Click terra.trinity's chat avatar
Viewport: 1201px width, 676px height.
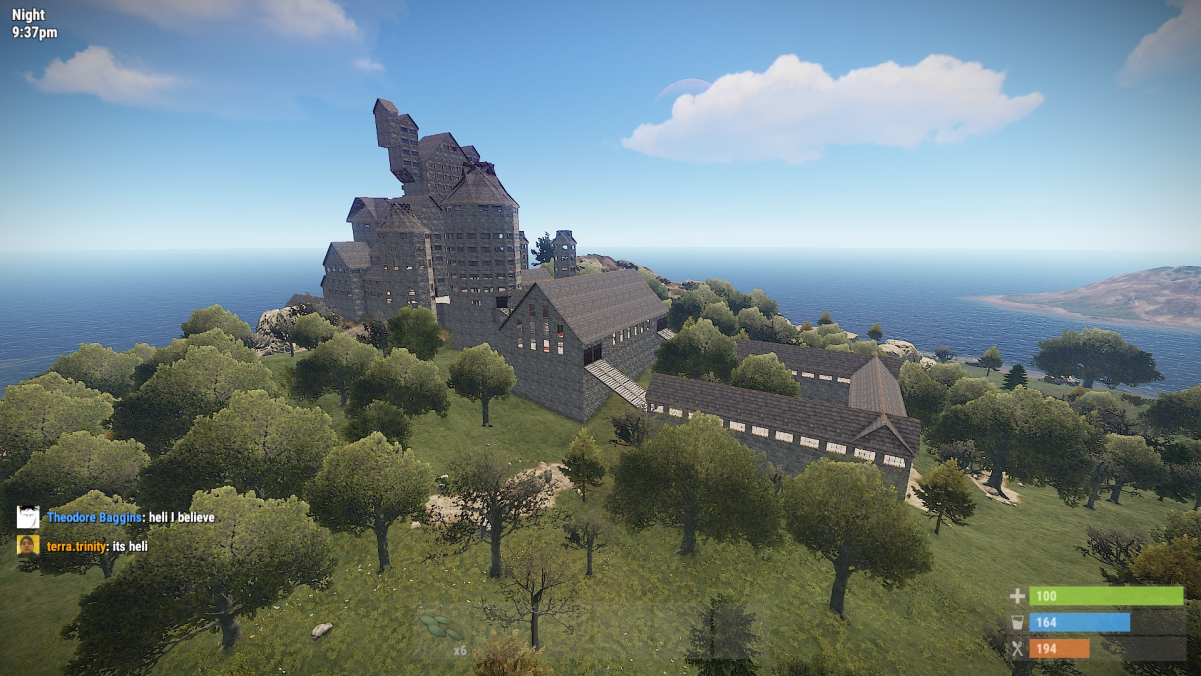coord(28,545)
